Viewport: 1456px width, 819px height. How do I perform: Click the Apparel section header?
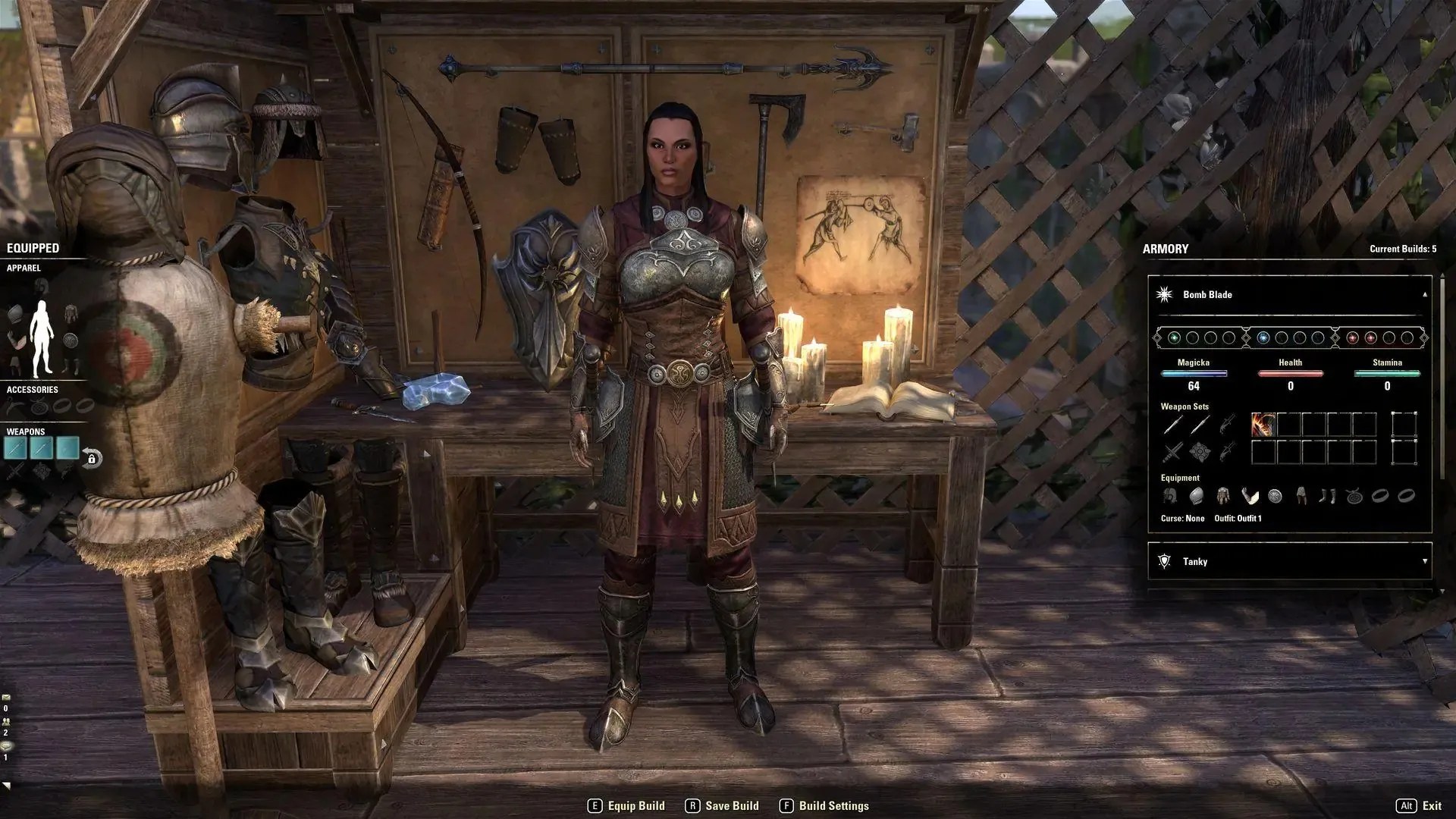[25, 268]
